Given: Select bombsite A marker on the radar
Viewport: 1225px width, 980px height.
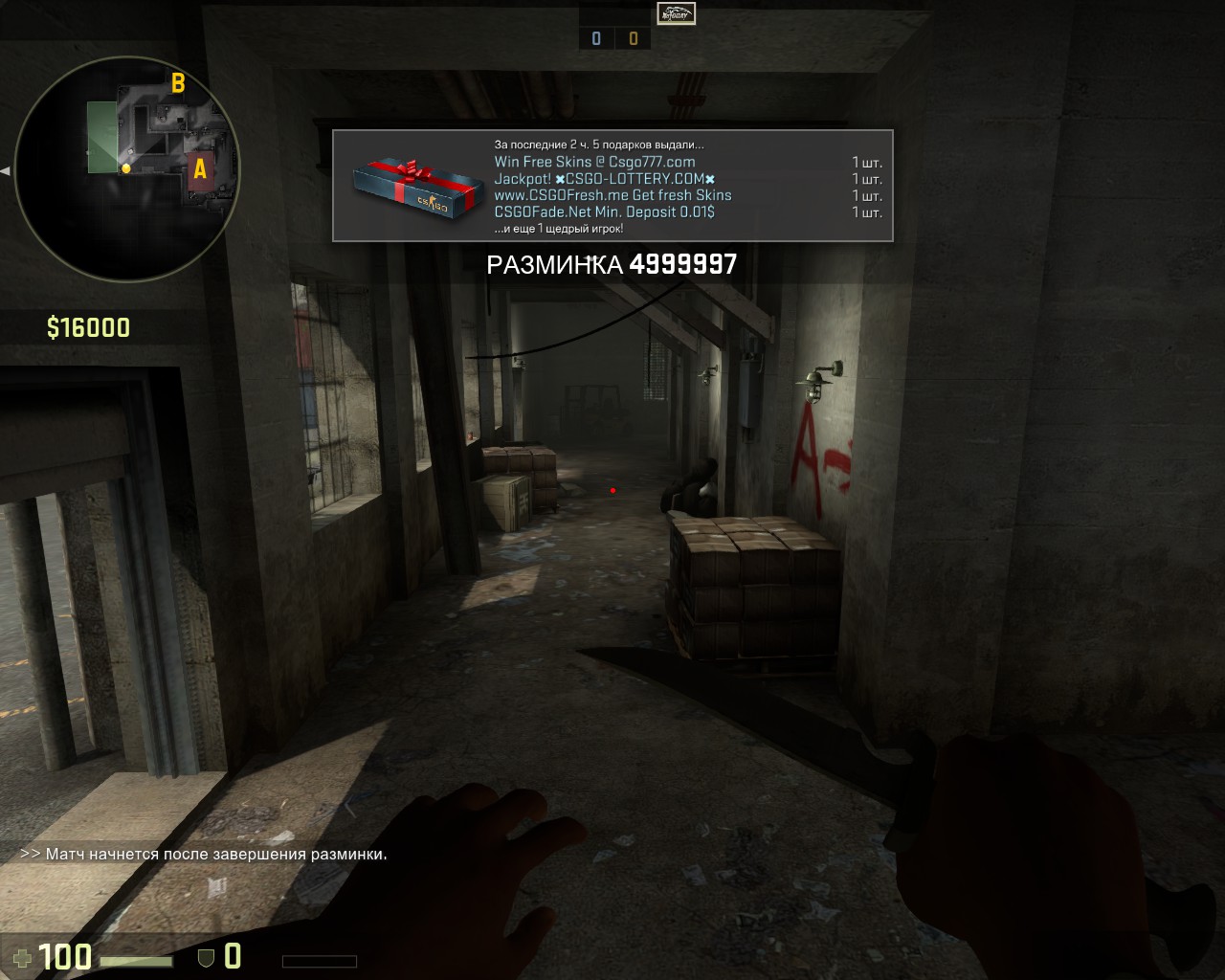Looking at the screenshot, I should 200,169.
